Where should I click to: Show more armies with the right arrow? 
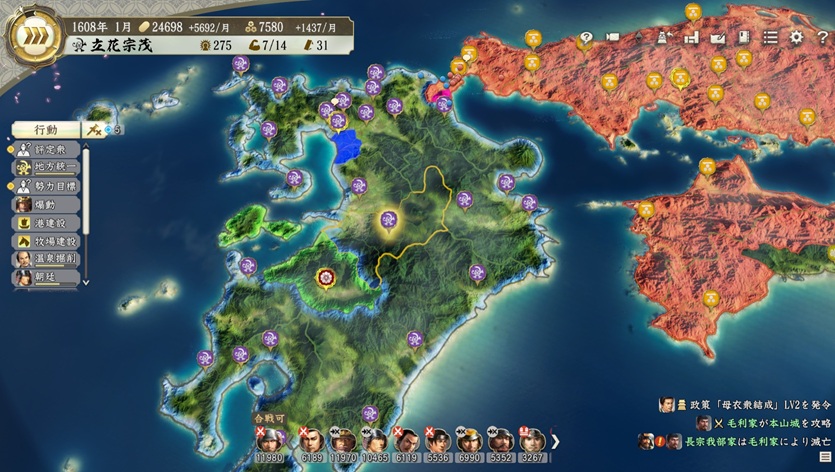tap(556, 440)
